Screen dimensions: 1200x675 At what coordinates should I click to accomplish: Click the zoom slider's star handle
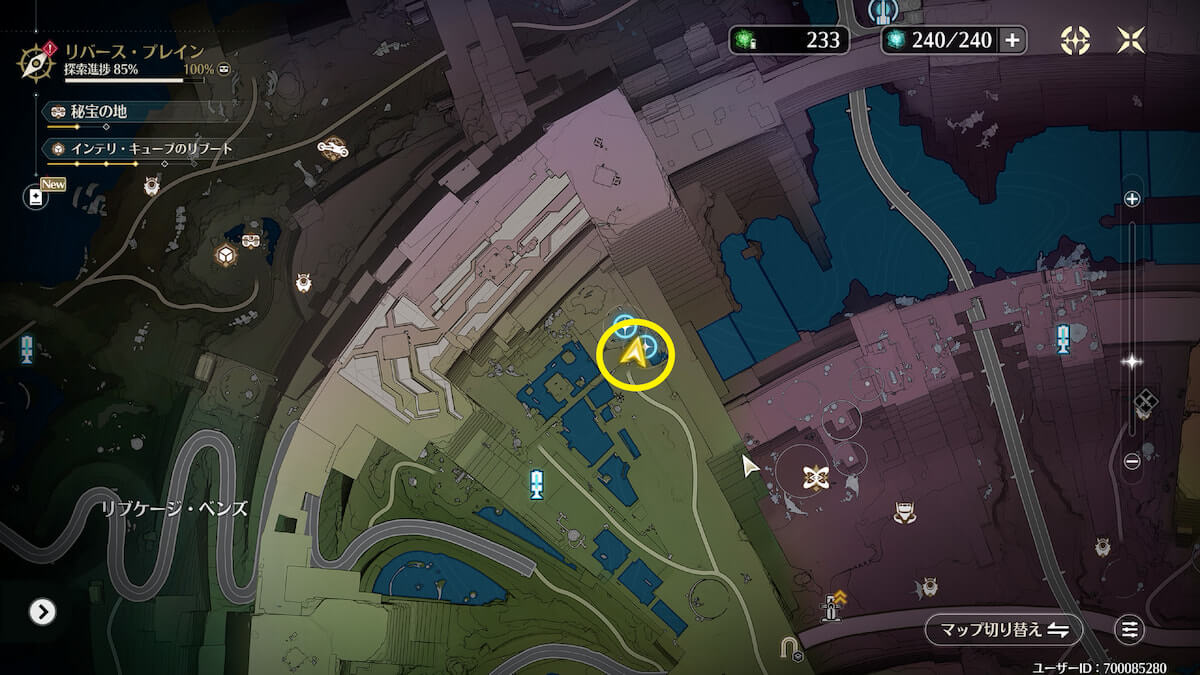(1132, 362)
